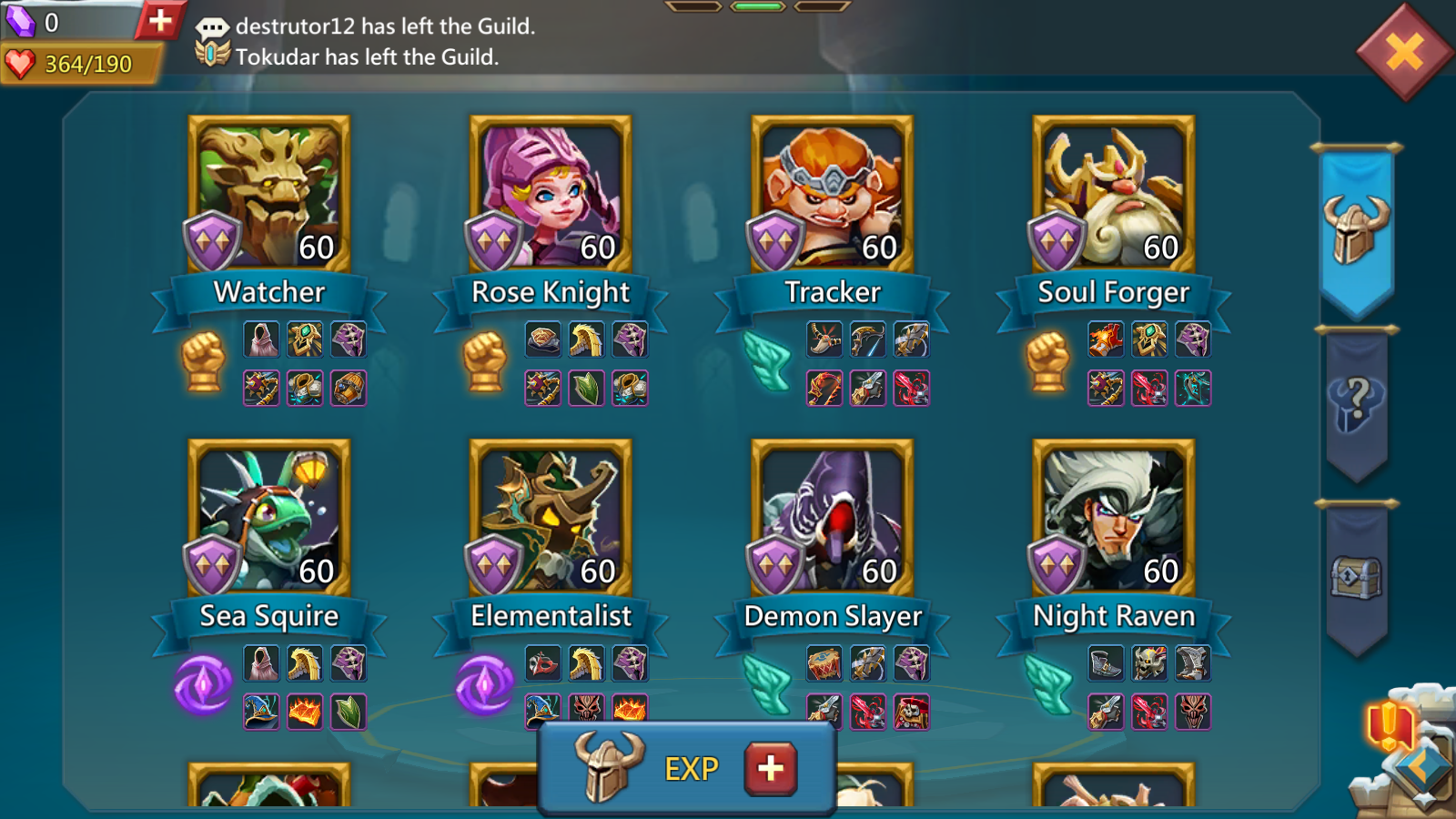This screenshot has width=1456, height=819.
Task: Open the guild chat message bar
Action: tap(382, 41)
